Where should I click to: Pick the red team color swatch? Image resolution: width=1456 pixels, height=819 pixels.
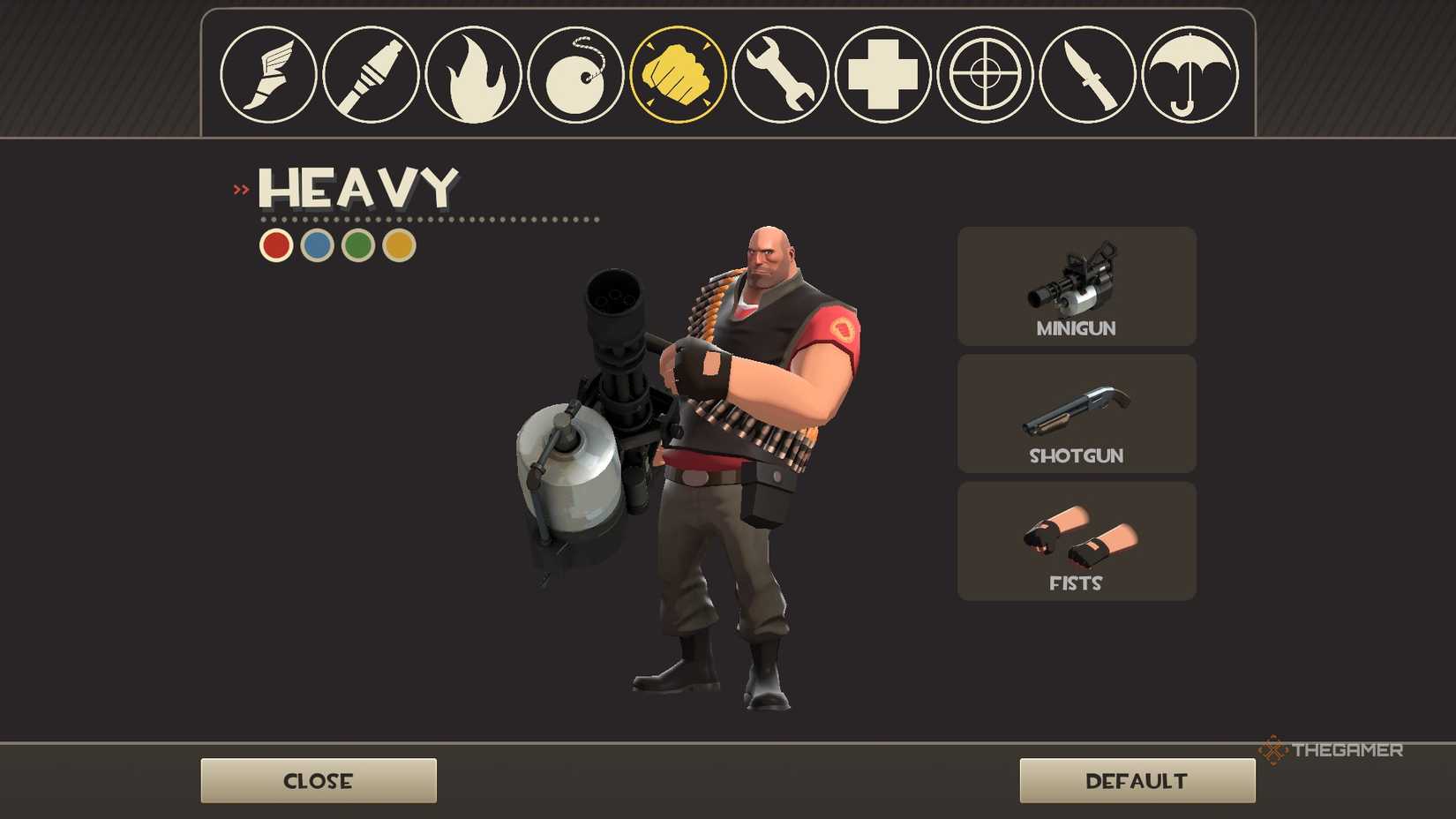tap(275, 244)
